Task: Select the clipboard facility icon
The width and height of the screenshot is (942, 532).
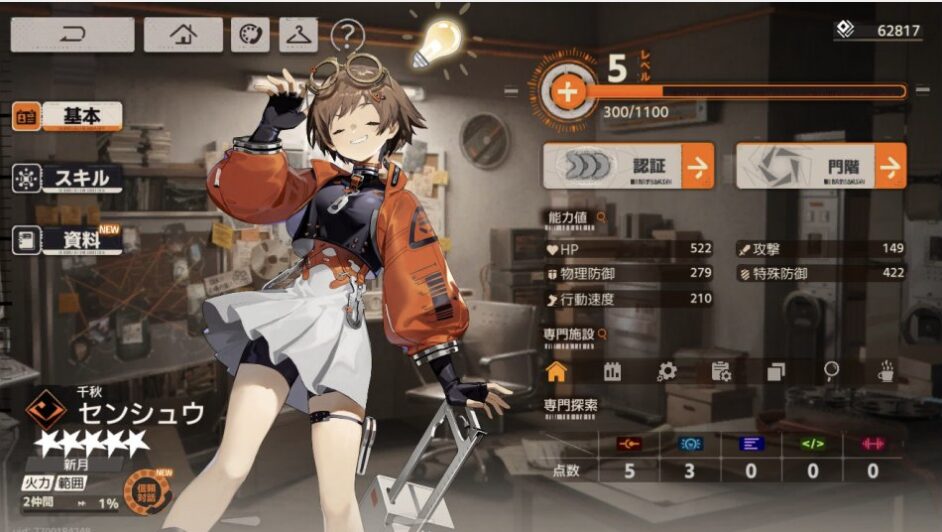Action: 721,372
